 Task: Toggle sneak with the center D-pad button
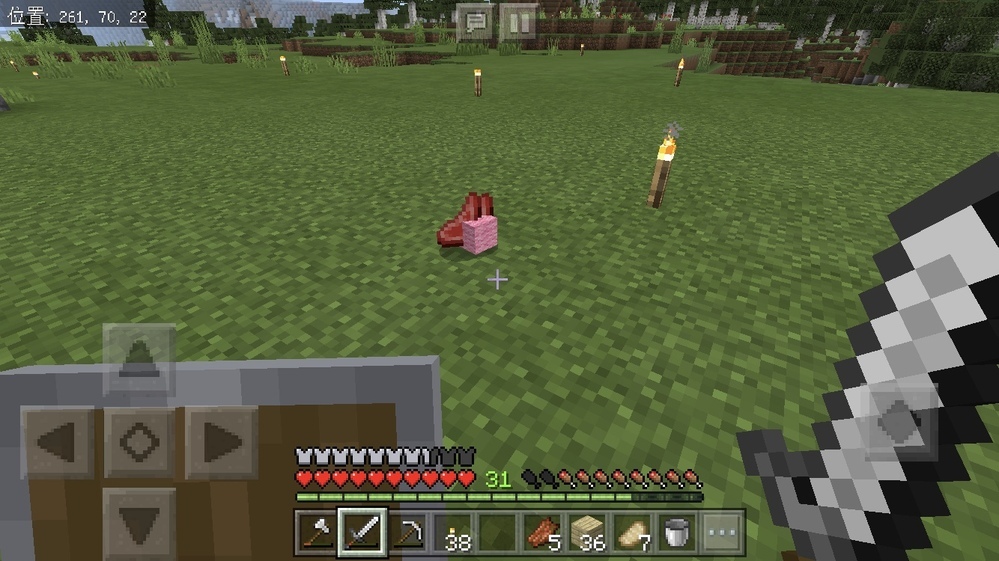tap(139, 441)
